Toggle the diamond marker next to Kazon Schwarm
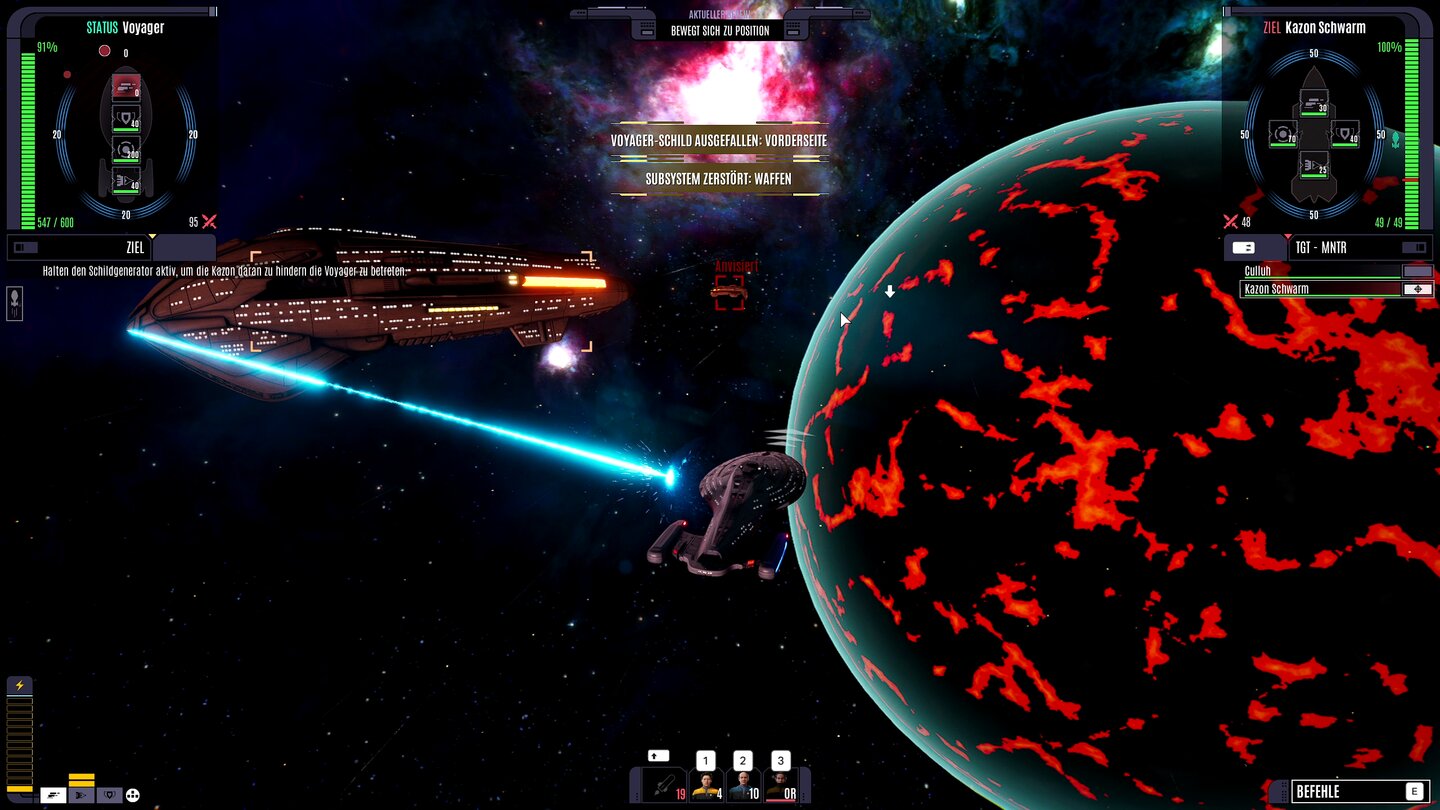 tap(1418, 289)
